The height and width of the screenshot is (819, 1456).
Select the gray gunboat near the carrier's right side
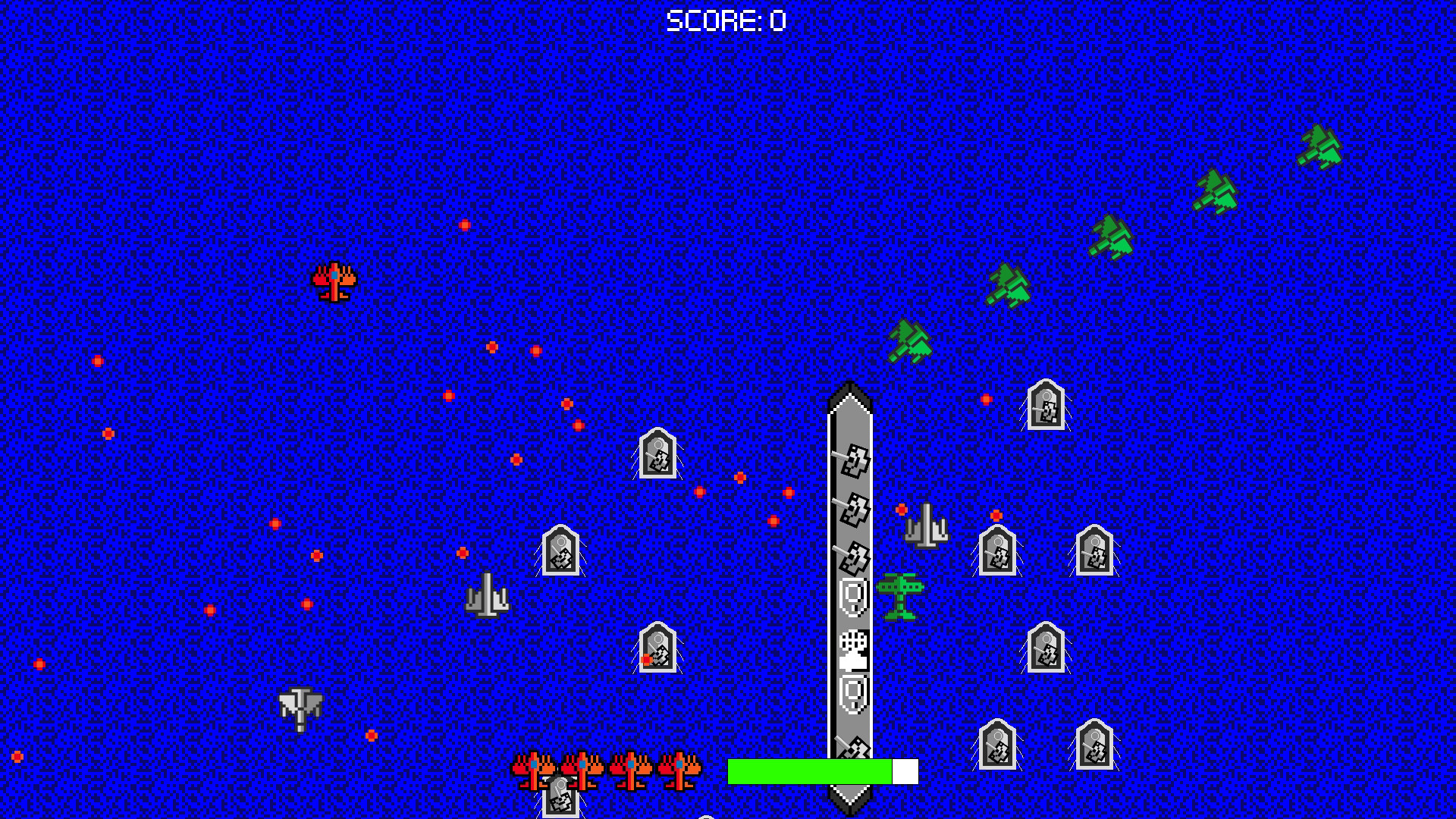click(x=927, y=523)
